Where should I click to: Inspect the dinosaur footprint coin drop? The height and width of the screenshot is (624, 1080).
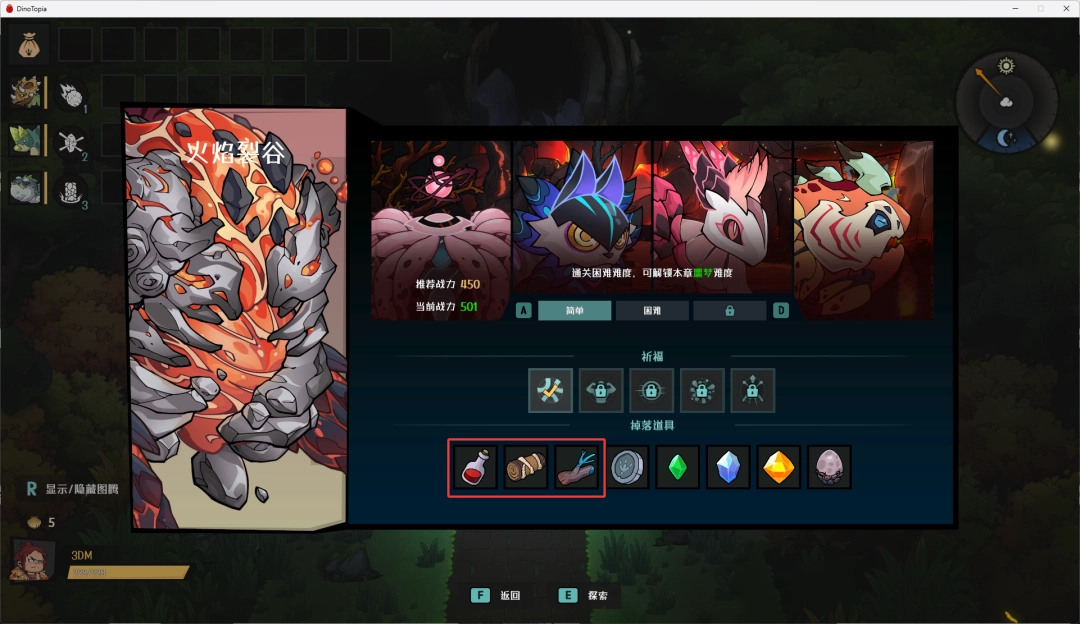[x=629, y=467]
